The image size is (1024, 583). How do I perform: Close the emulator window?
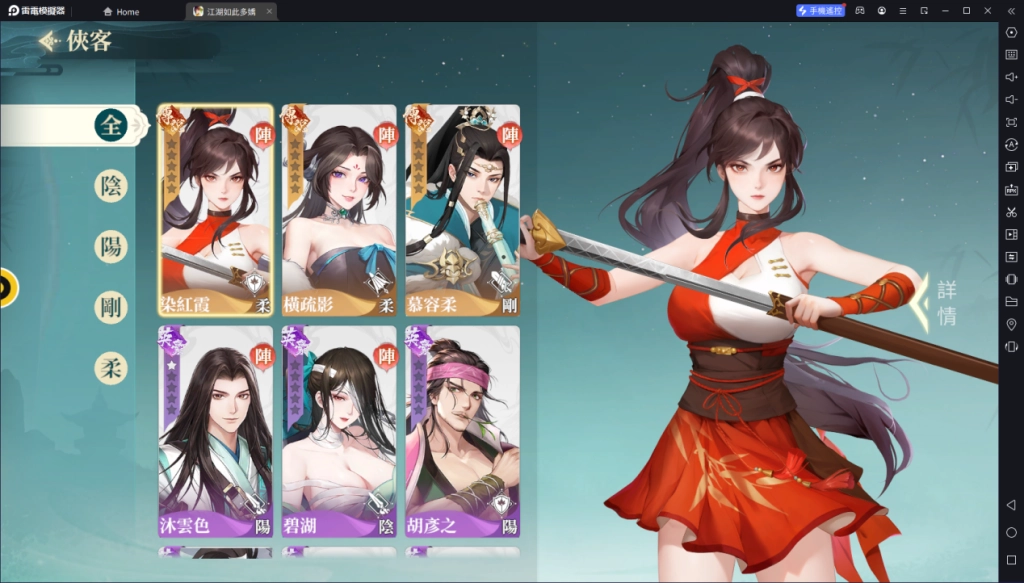coord(988,11)
